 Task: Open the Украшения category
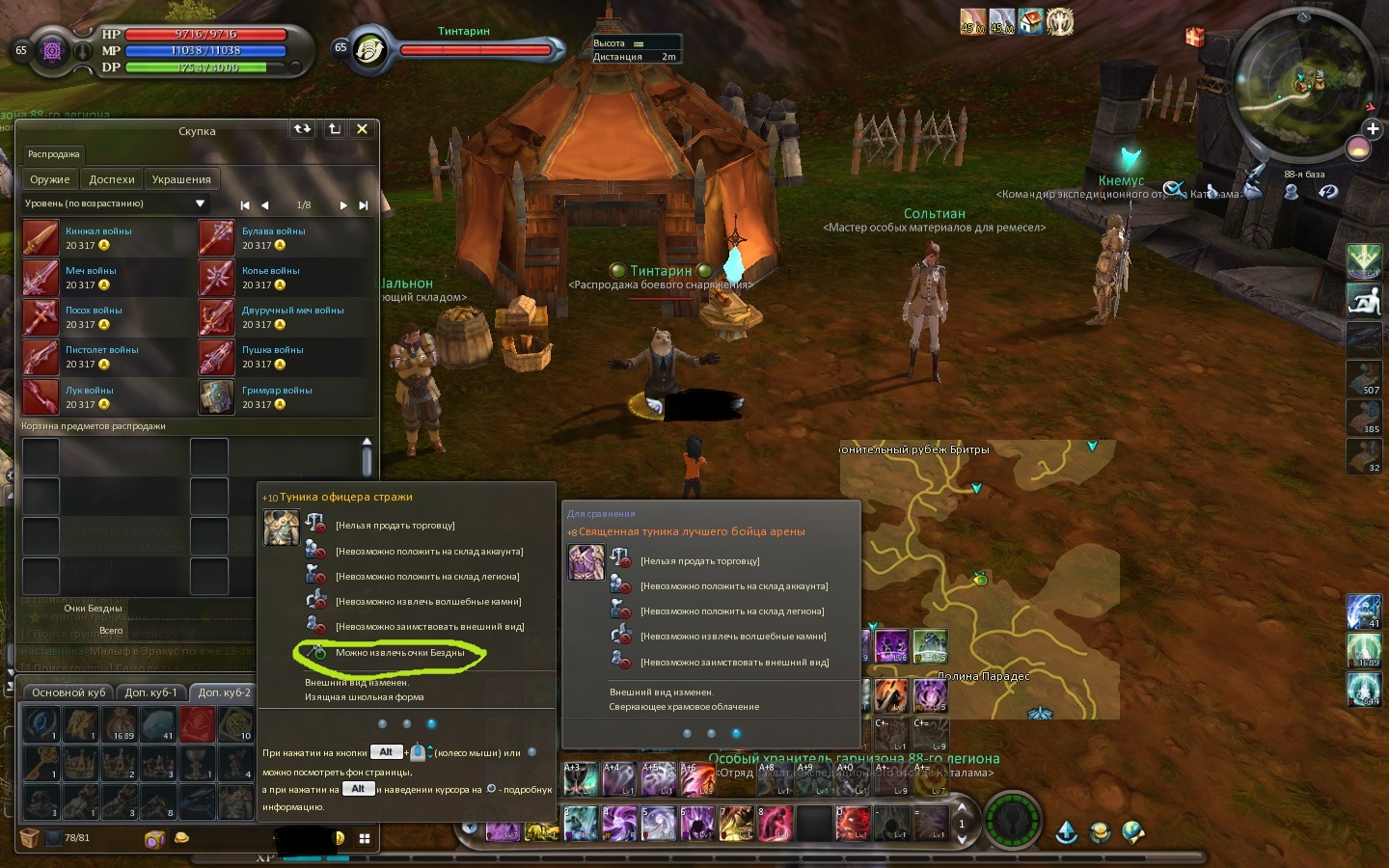[181, 179]
